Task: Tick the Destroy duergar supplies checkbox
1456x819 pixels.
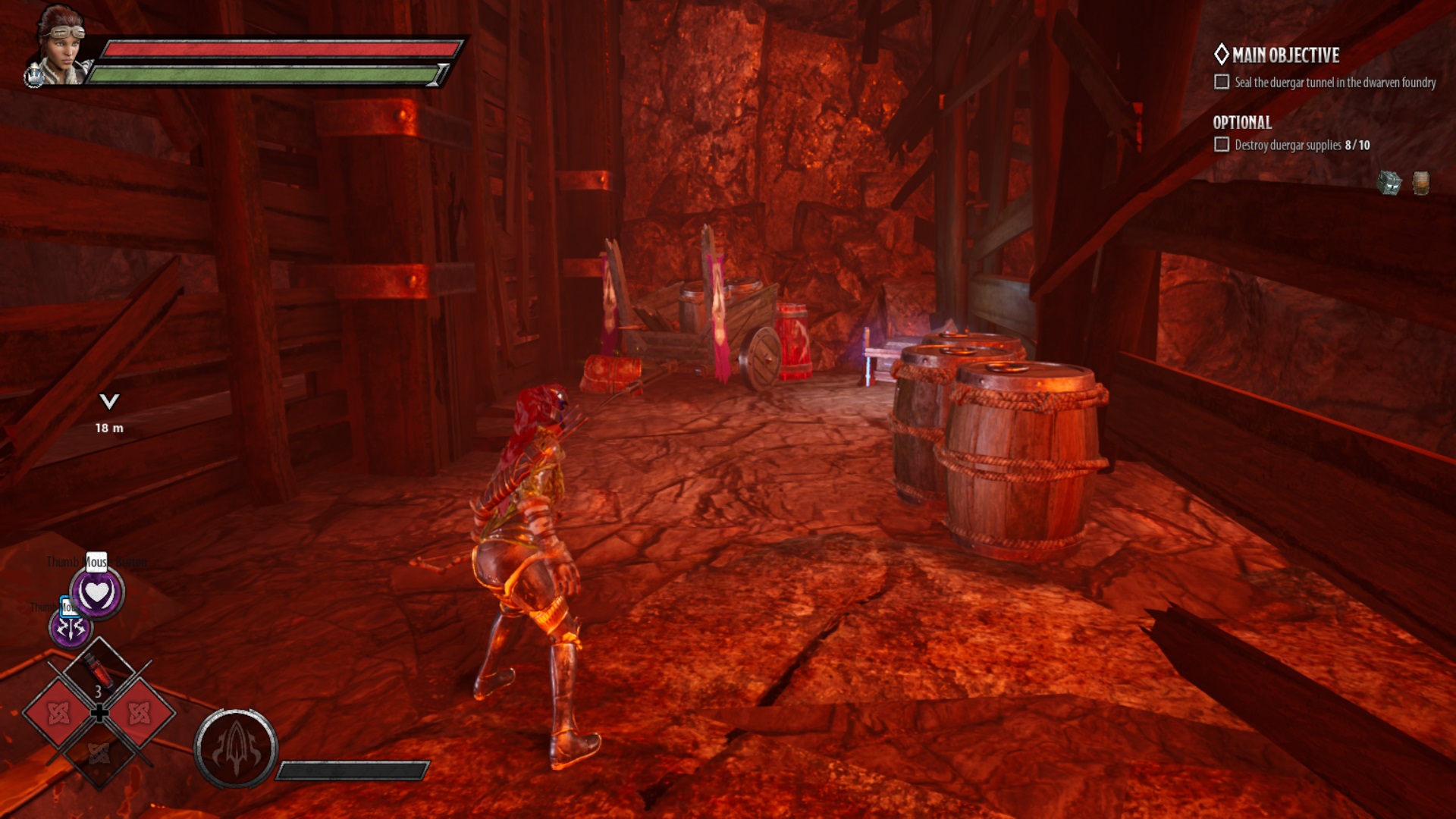Action: [1222, 145]
